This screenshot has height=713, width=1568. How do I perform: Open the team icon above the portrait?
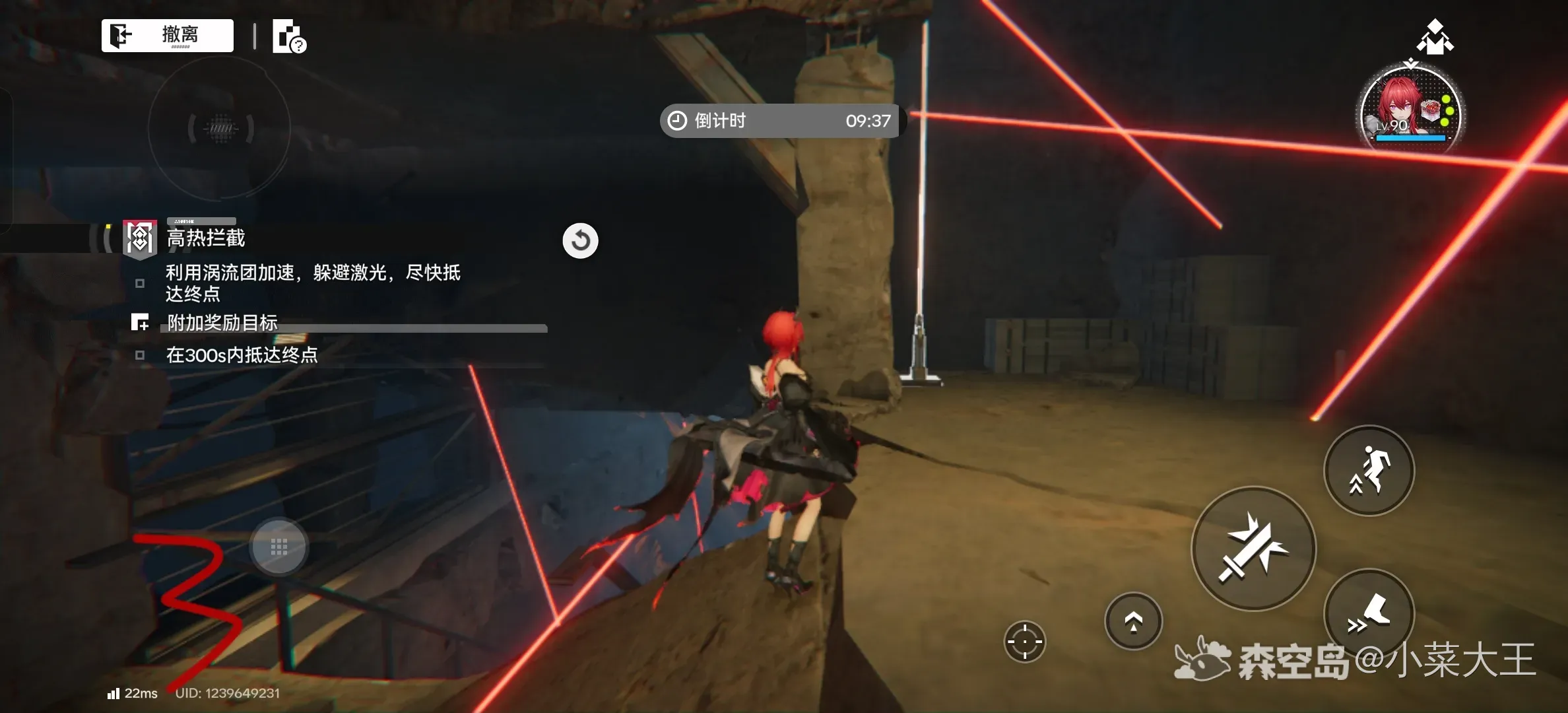pos(1435,37)
